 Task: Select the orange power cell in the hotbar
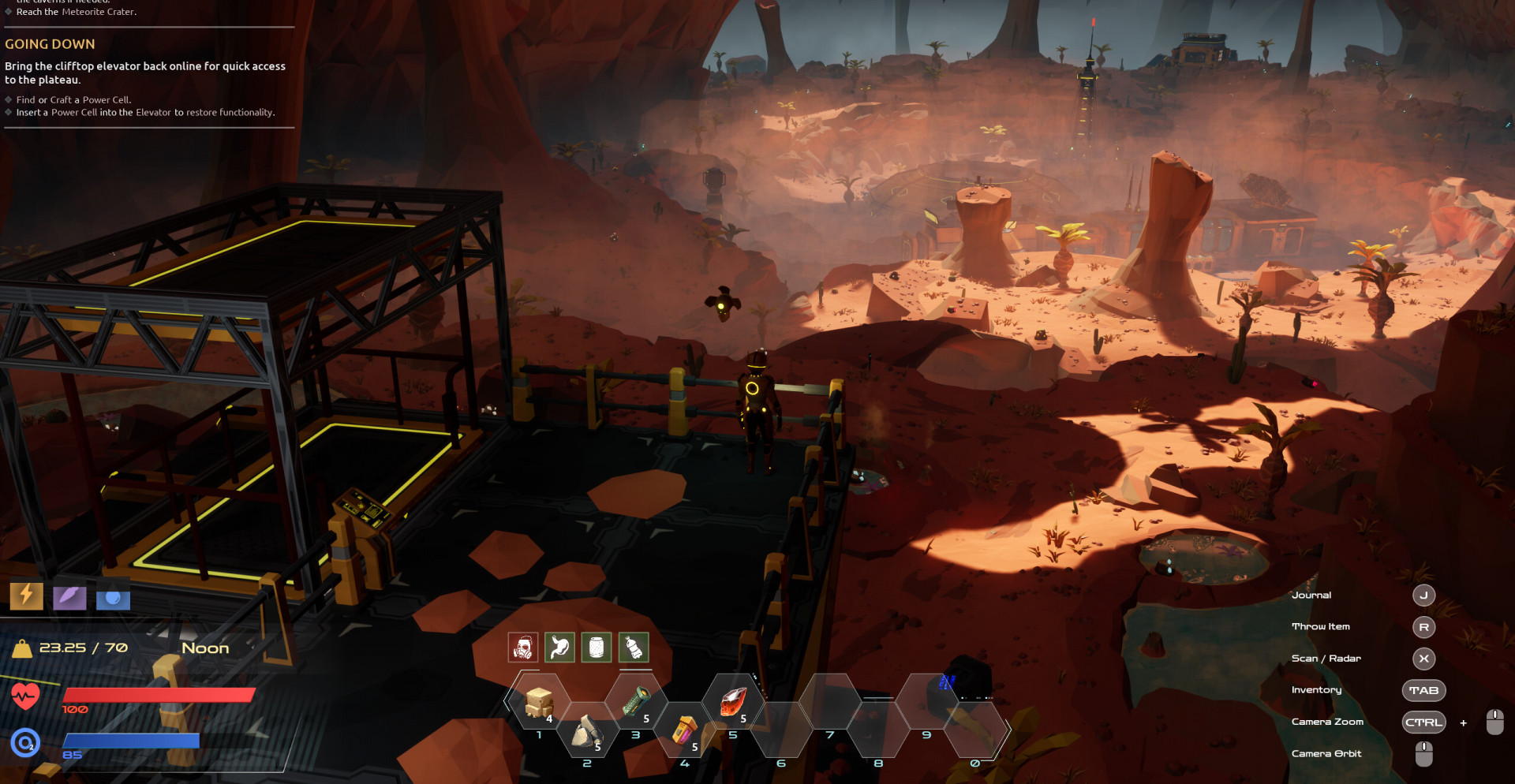[x=684, y=730]
